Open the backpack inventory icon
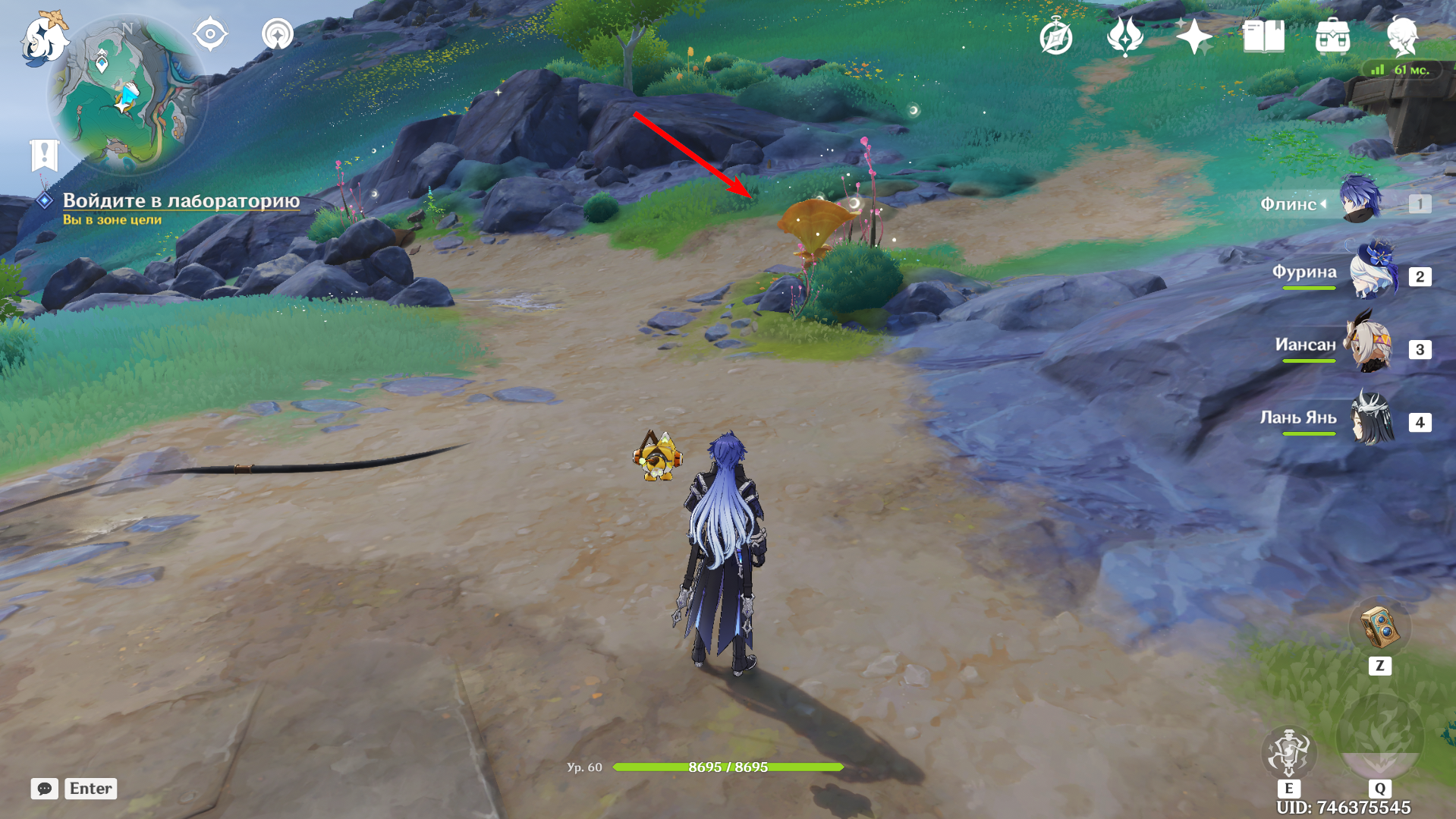Image resolution: width=1456 pixels, height=819 pixels. [1332, 36]
